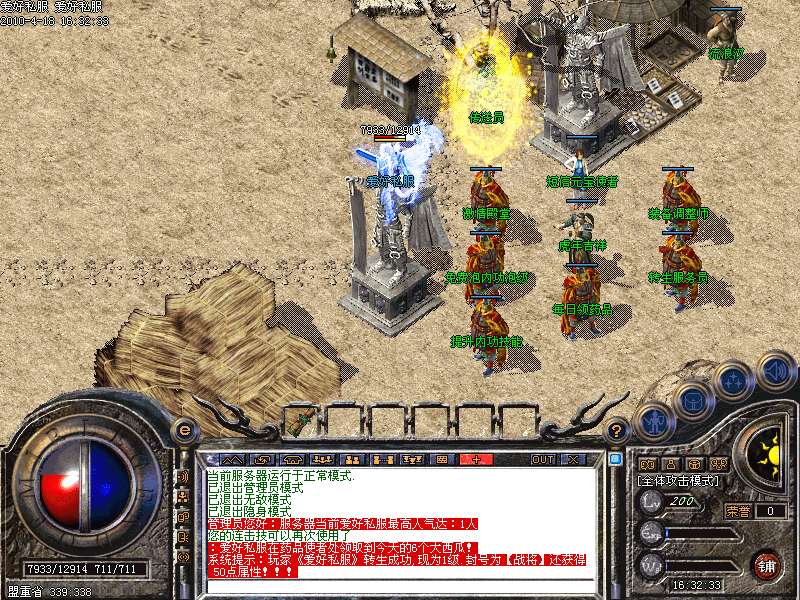Click the keyboard grid icon on chat toolbar
Image resolution: width=800 pixels, height=600 pixels.
[x=441, y=459]
